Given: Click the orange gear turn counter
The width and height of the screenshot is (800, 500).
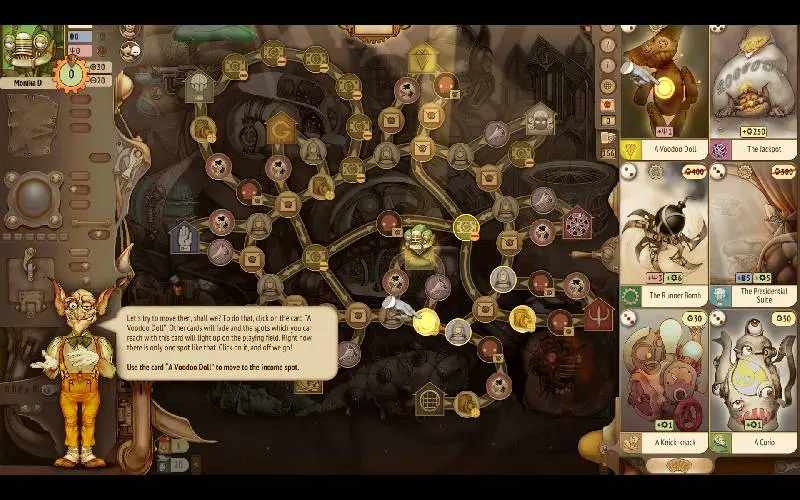Looking at the screenshot, I should pyautogui.click(x=72, y=73).
